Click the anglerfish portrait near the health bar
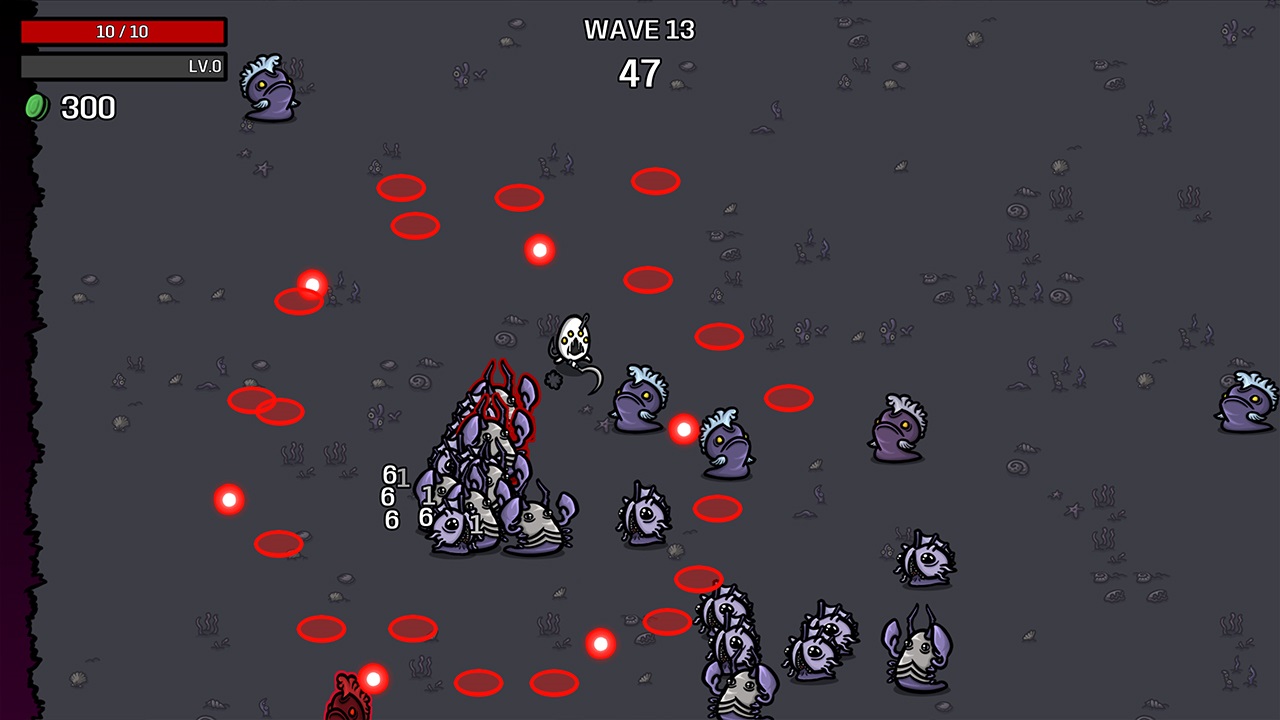 tap(266, 90)
